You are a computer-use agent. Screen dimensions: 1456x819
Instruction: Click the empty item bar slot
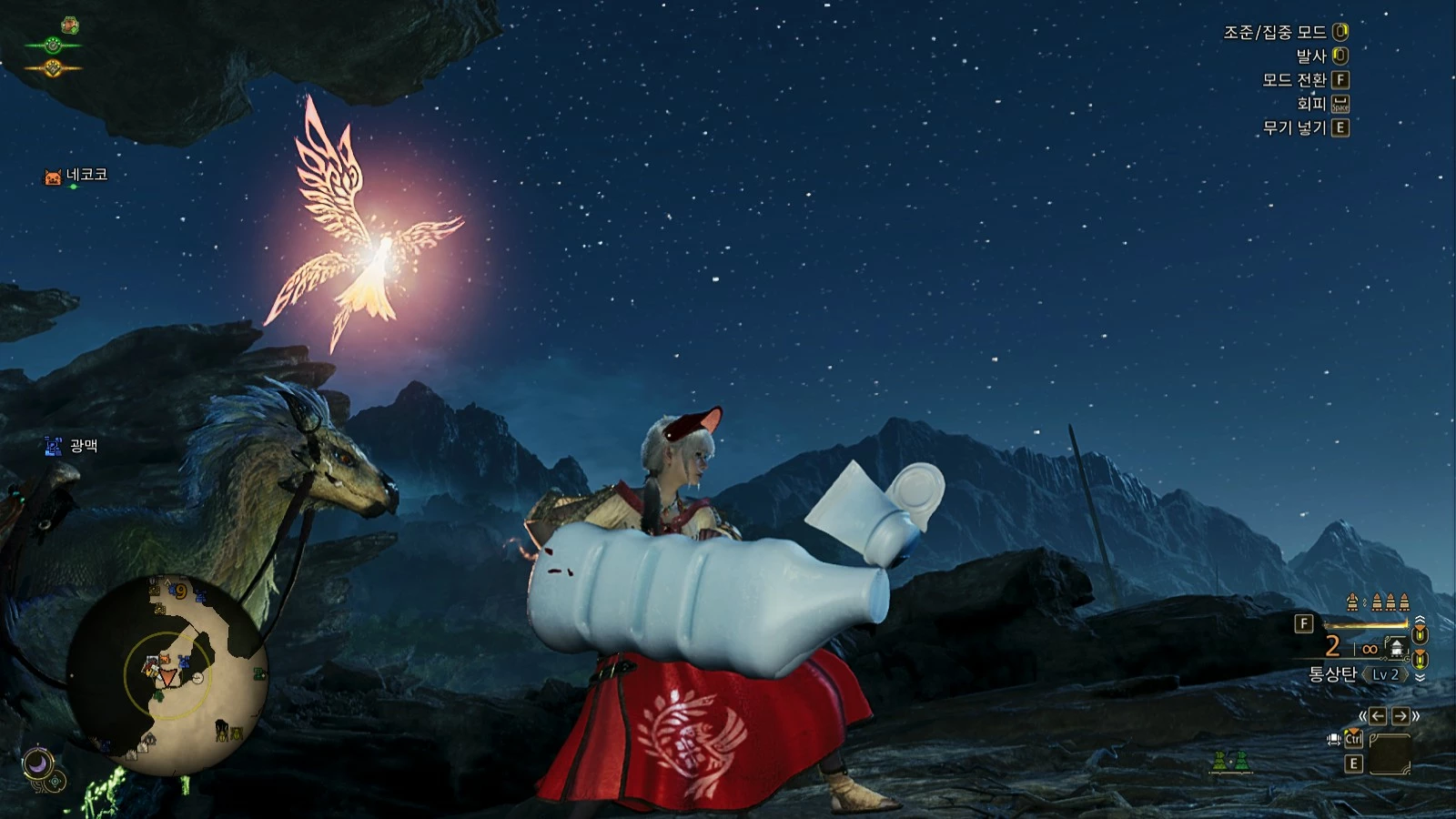1390,753
